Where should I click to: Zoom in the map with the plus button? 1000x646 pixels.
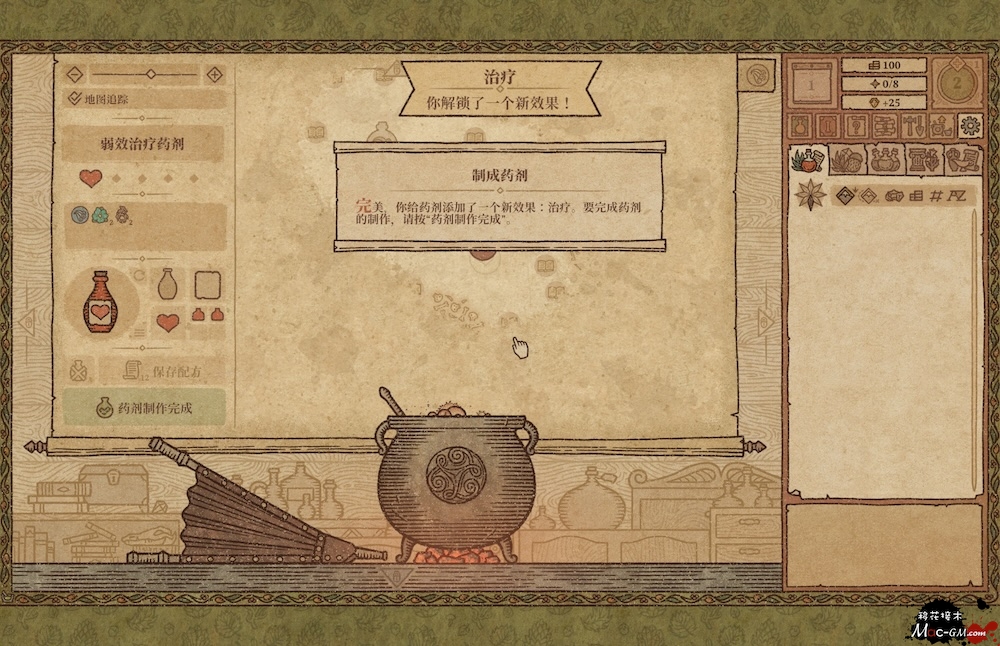point(214,74)
